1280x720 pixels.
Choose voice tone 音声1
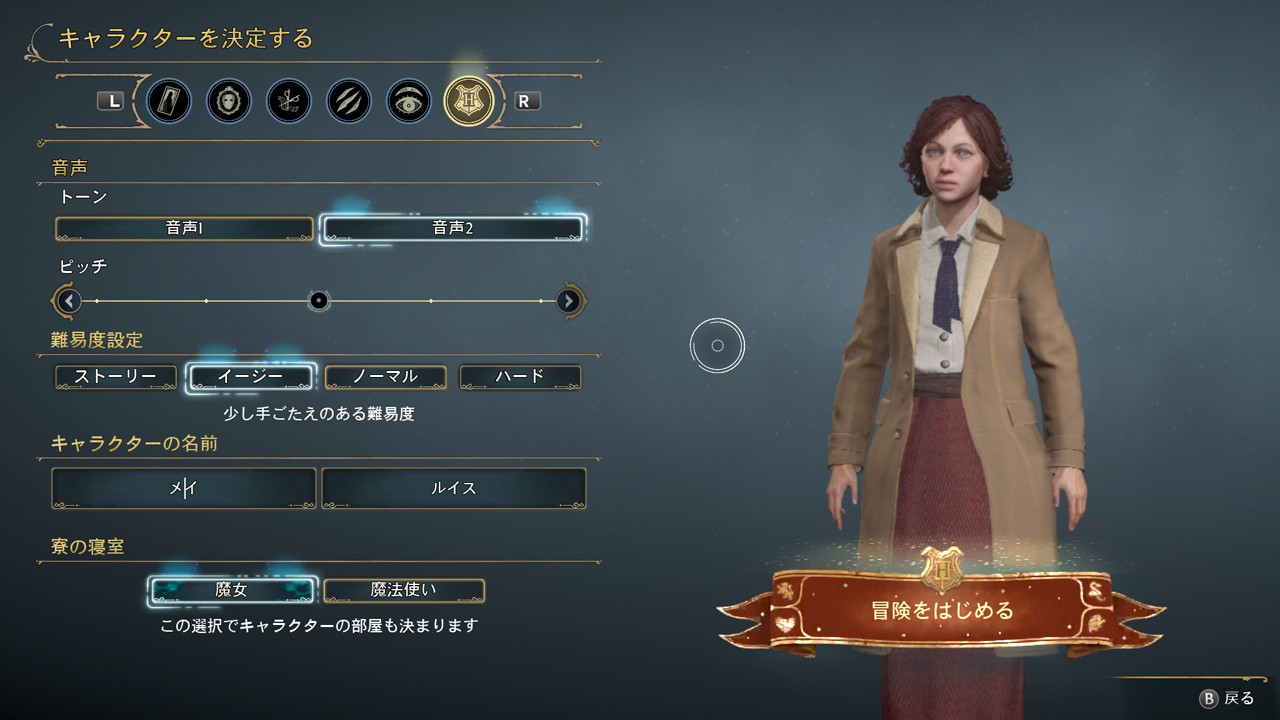[x=184, y=229]
